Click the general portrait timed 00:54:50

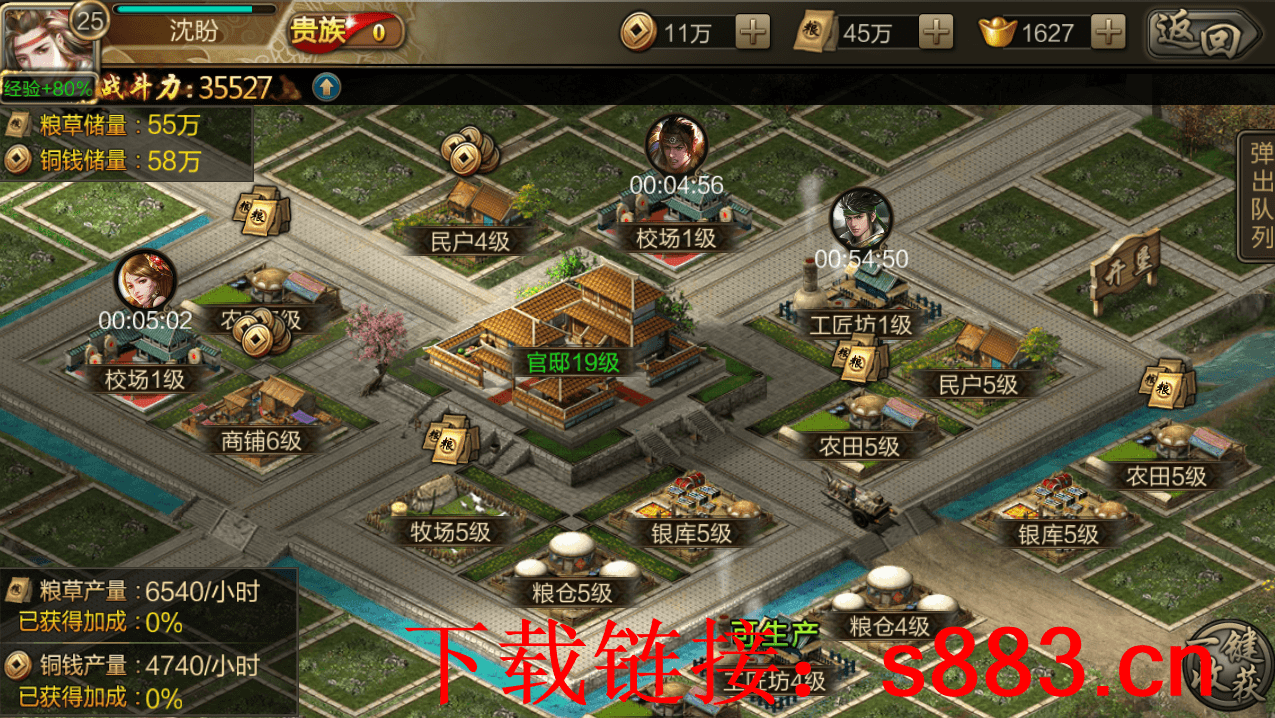[x=860, y=218]
